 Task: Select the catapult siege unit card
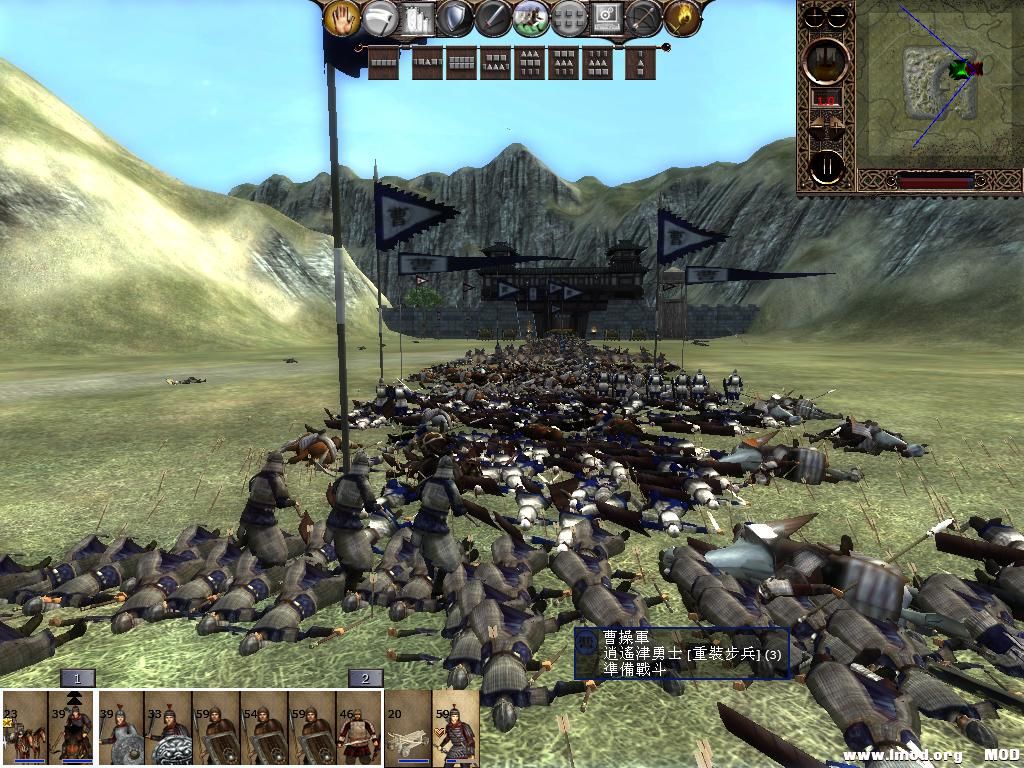click(x=408, y=728)
